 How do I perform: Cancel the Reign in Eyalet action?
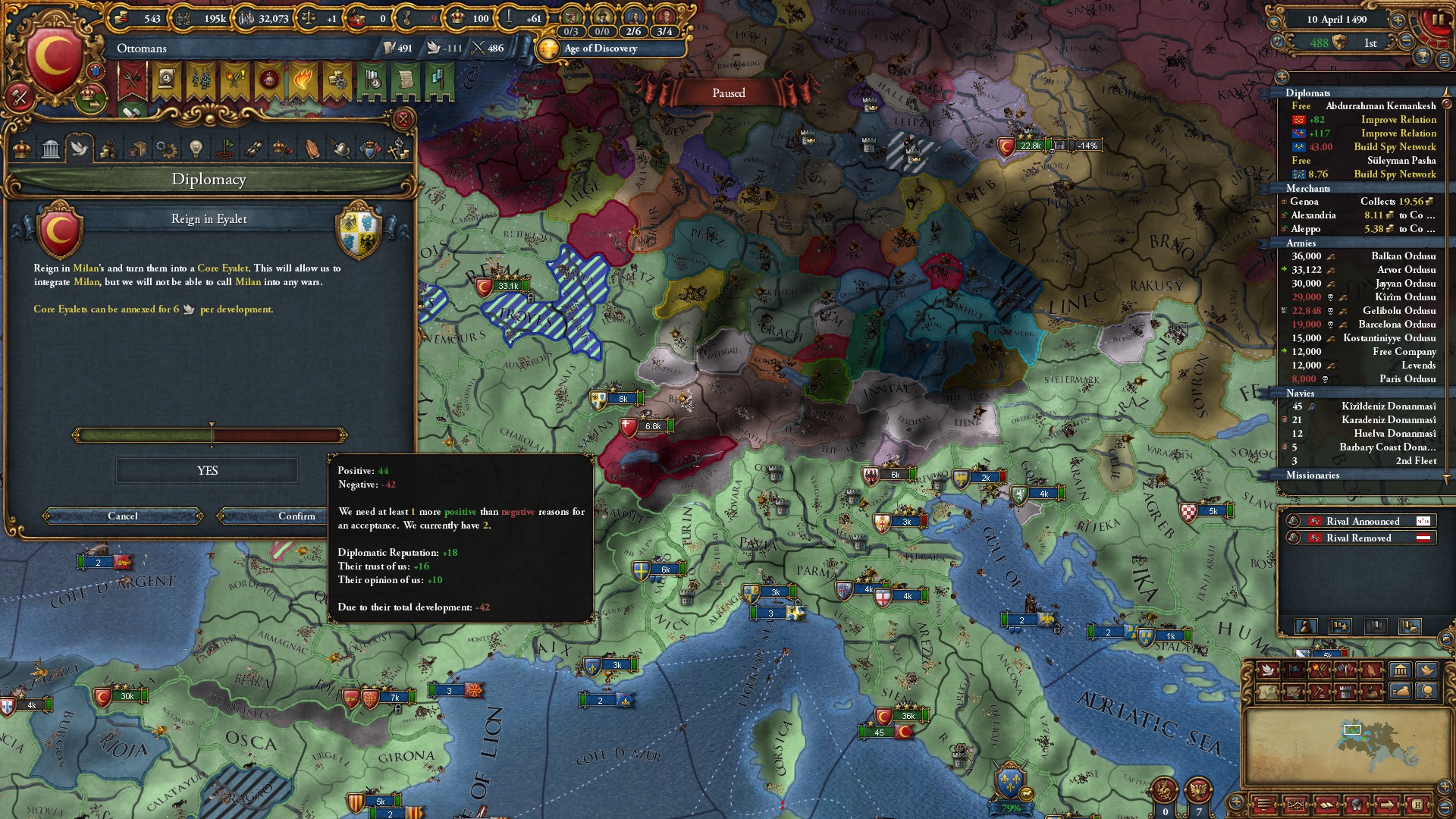(123, 516)
